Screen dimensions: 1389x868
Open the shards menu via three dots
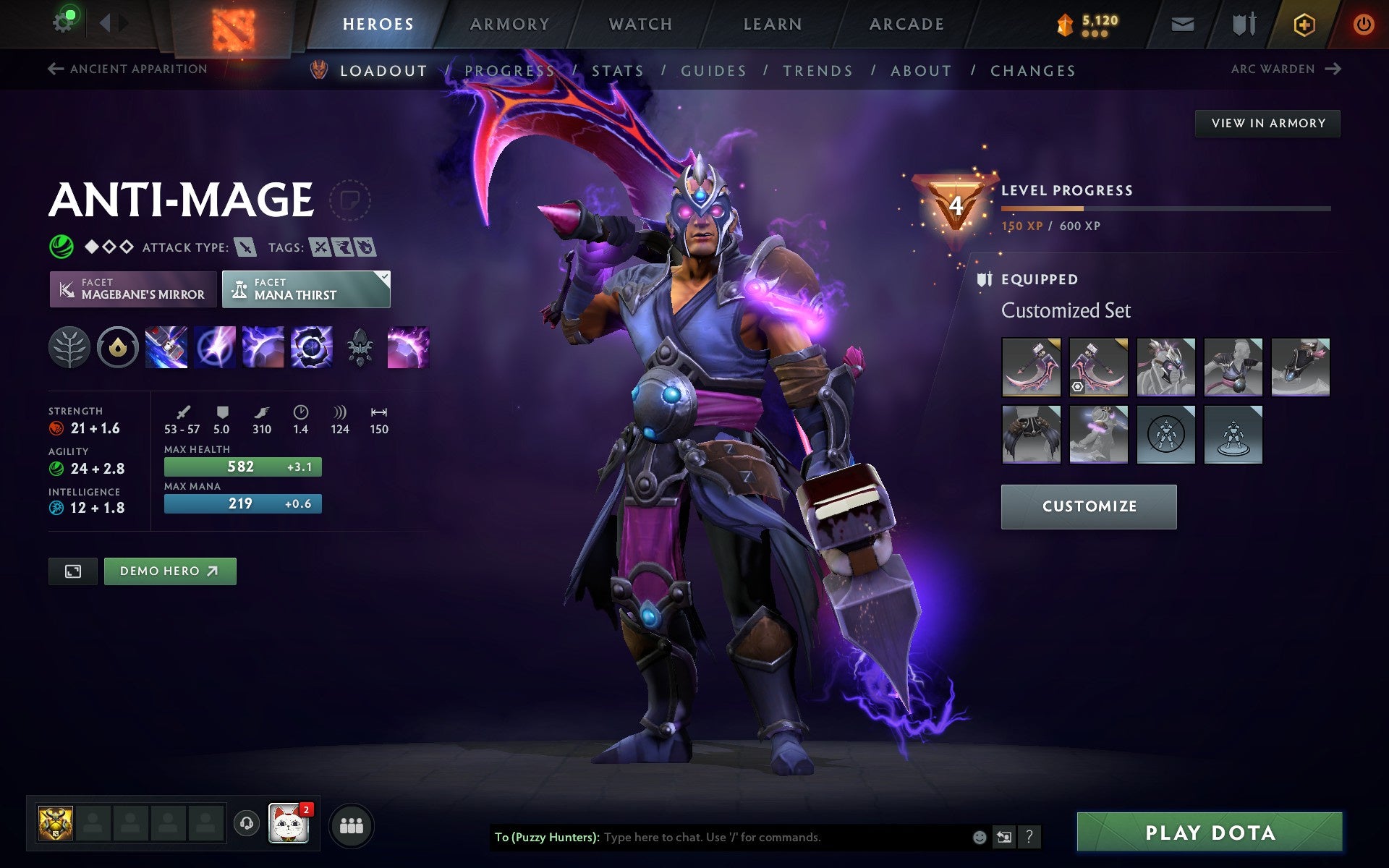1096,33
